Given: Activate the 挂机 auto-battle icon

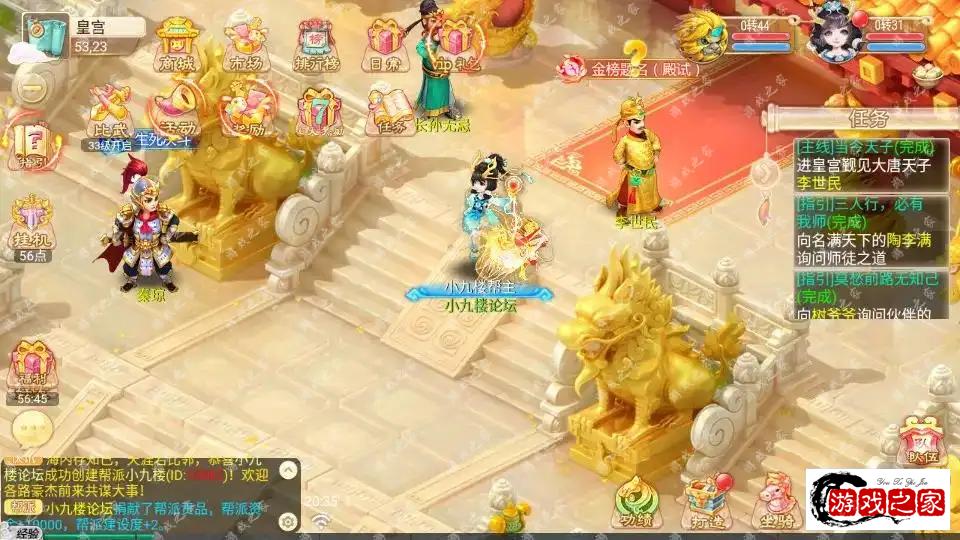Looking at the screenshot, I should [33, 226].
